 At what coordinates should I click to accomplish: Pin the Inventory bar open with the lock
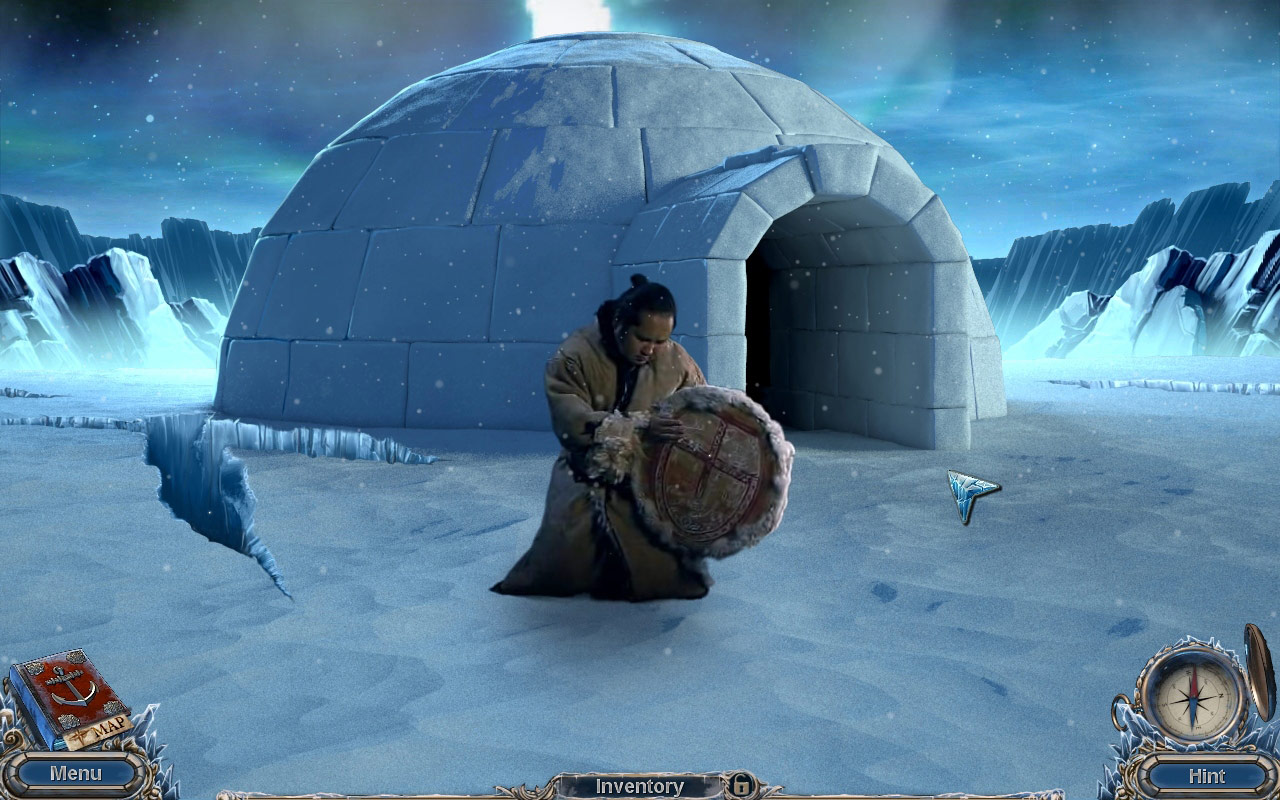(742, 788)
